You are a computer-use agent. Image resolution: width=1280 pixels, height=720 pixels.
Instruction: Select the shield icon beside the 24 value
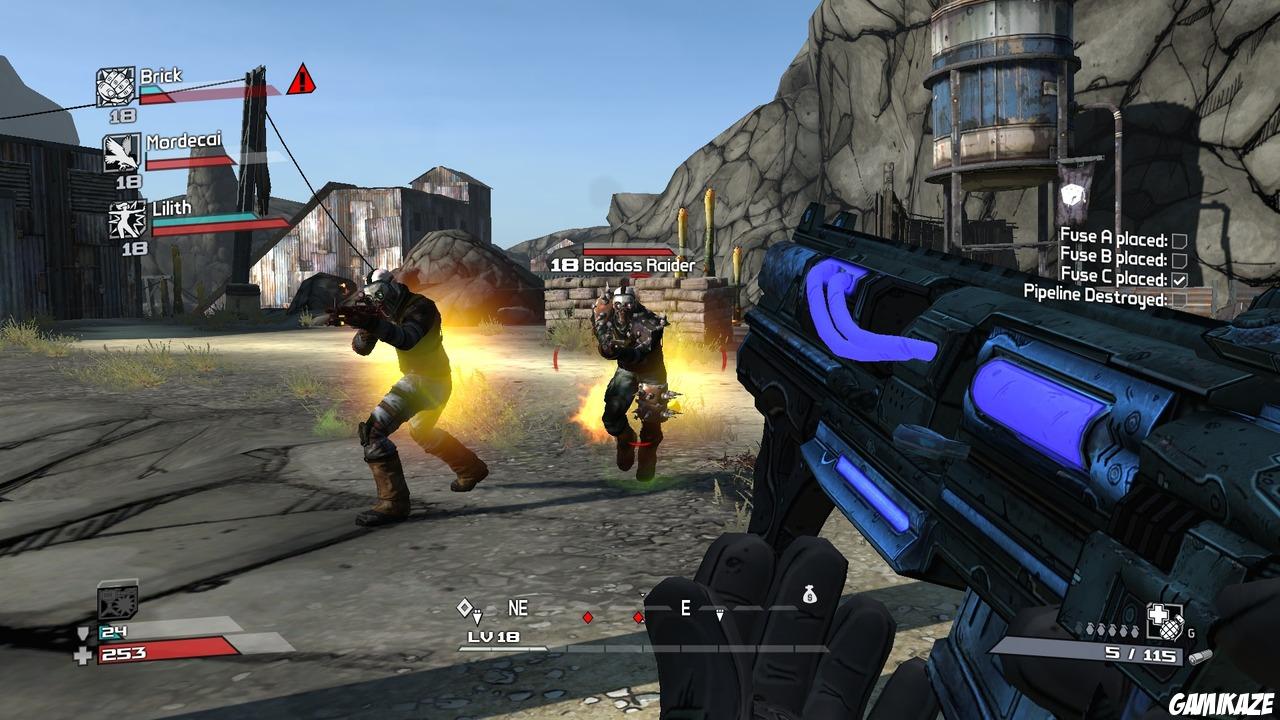point(84,633)
